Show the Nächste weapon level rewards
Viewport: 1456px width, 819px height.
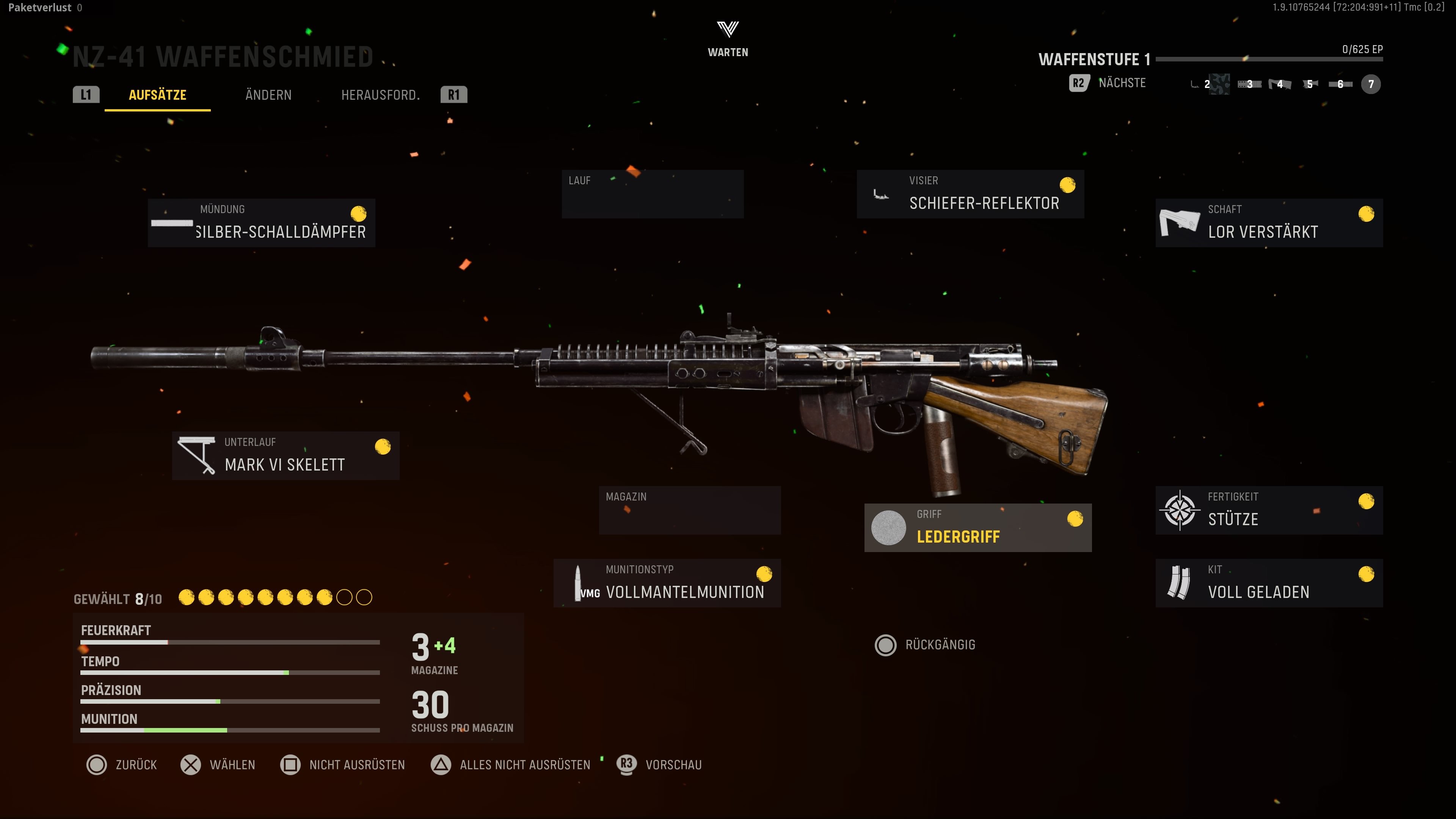pyautogui.click(x=1108, y=83)
